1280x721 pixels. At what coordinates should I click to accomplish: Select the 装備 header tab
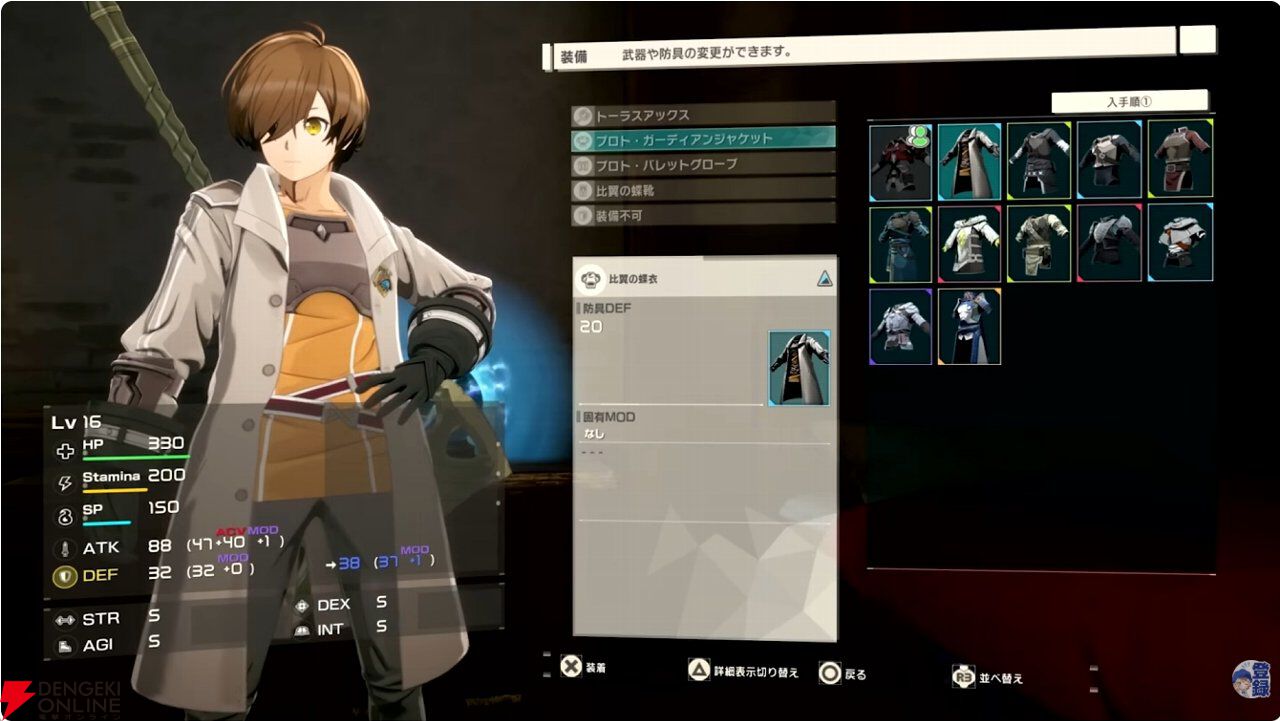[x=572, y=57]
